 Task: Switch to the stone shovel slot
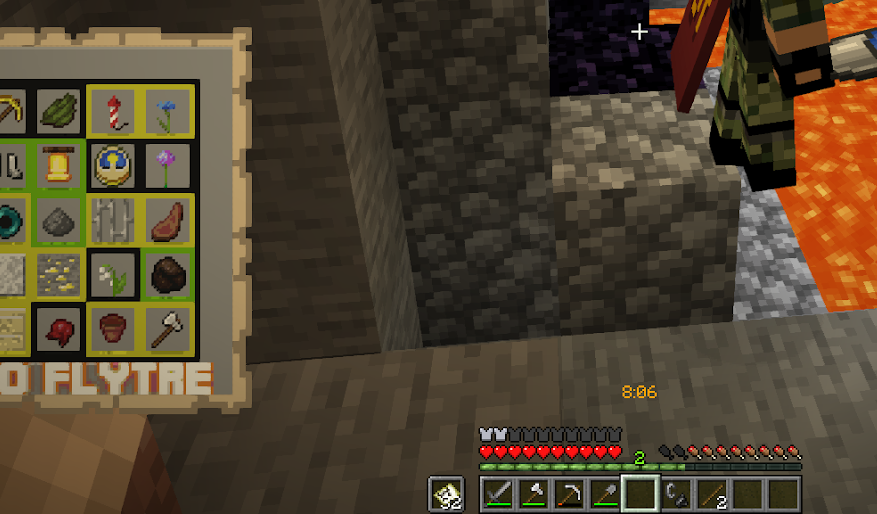coord(605,493)
